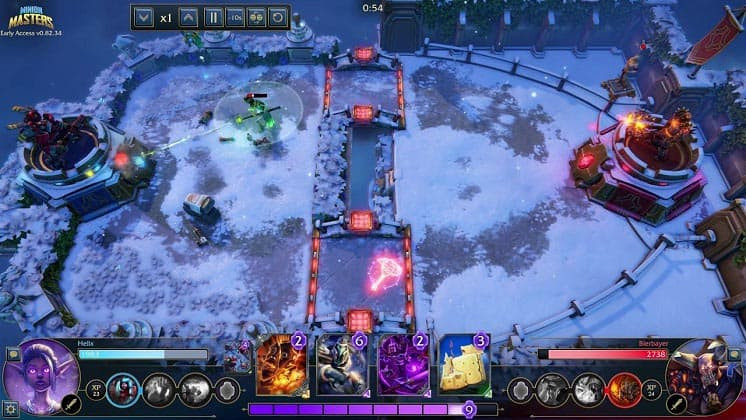
Task: Decrease replay speed with the down arrow
Action: click(x=142, y=17)
